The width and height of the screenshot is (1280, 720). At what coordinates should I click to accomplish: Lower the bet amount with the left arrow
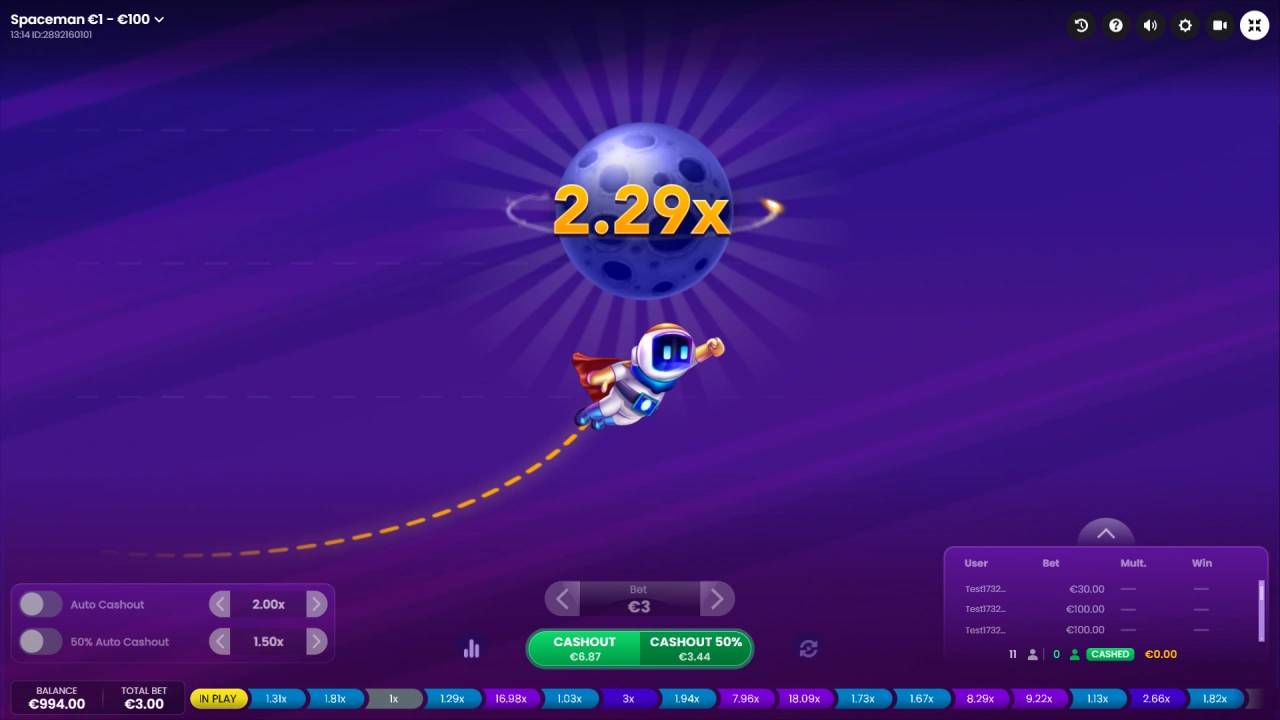[562, 599]
